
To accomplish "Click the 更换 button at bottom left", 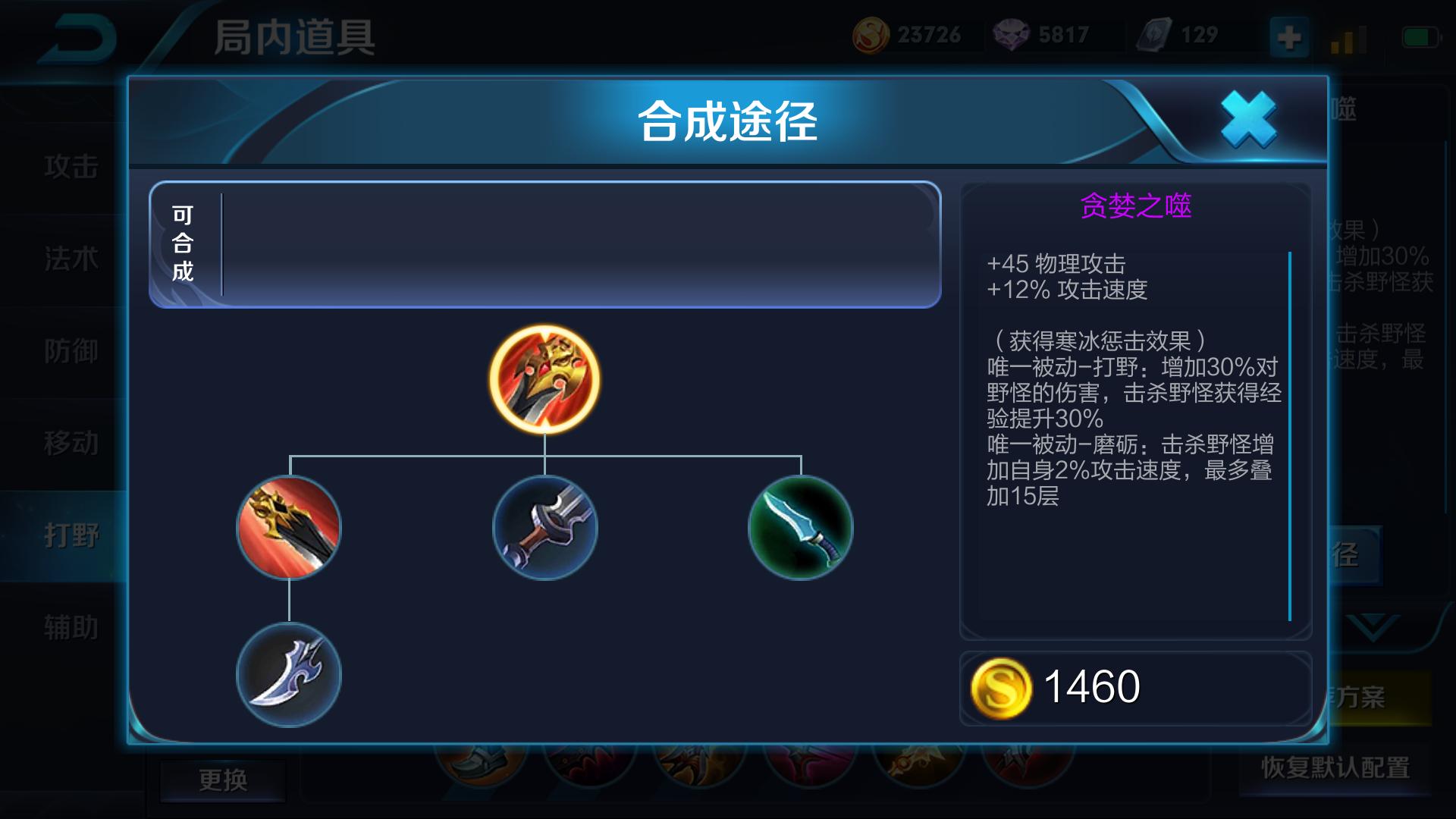I will pos(222,780).
